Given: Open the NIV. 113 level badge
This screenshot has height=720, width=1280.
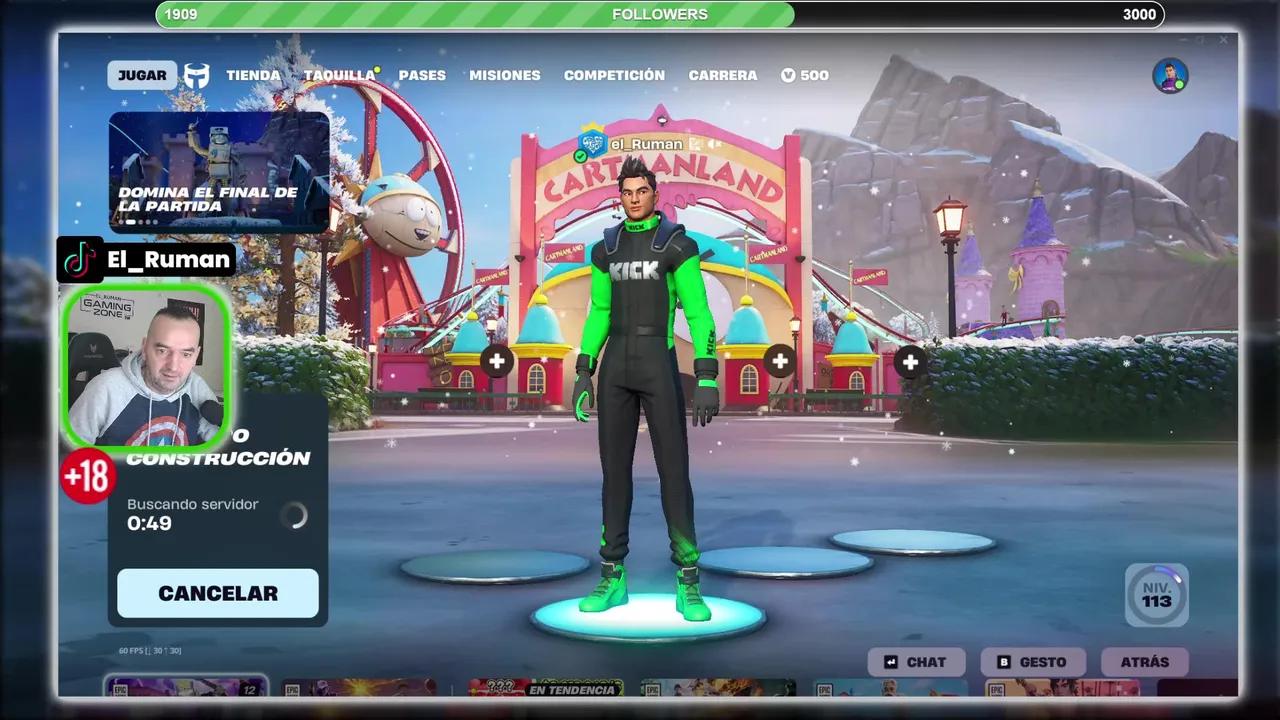Looking at the screenshot, I should pyautogui.click(x=1157, y=595).
